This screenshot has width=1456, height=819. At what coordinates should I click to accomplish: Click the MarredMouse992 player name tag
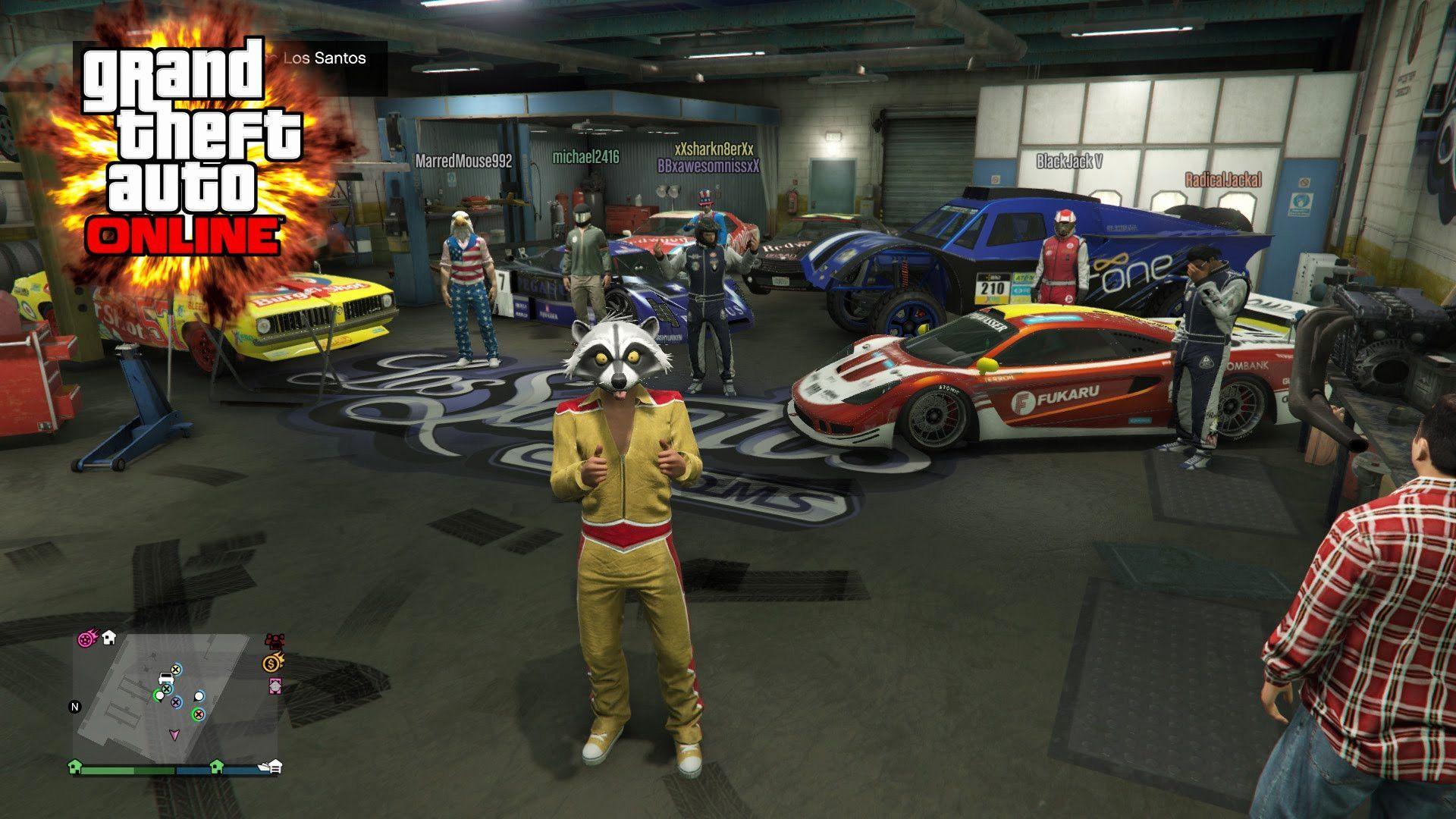463,160
